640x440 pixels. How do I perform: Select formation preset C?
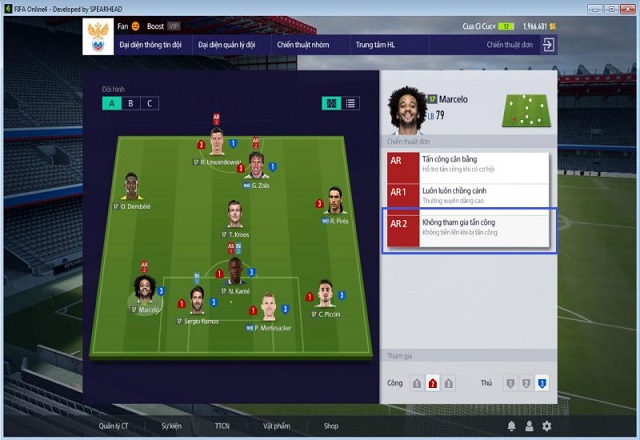point(150,103)
